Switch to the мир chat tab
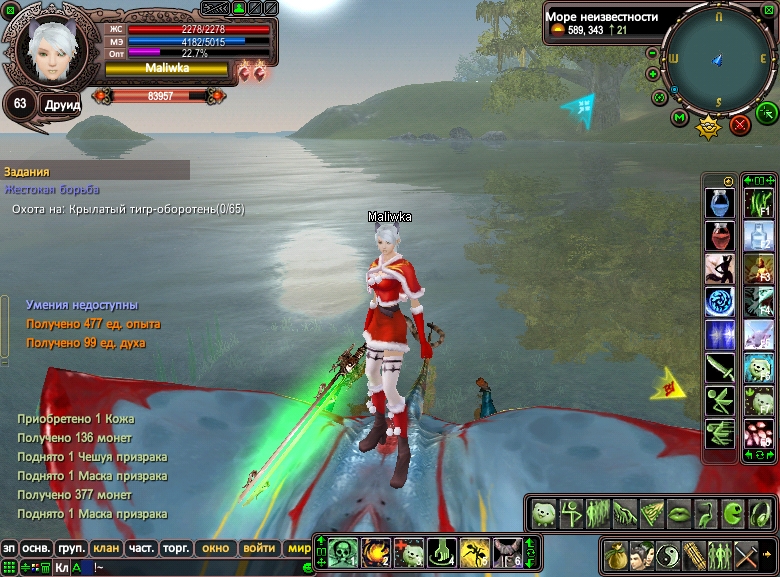Viewport: 780px width, 577px height. tap(298, 548)
